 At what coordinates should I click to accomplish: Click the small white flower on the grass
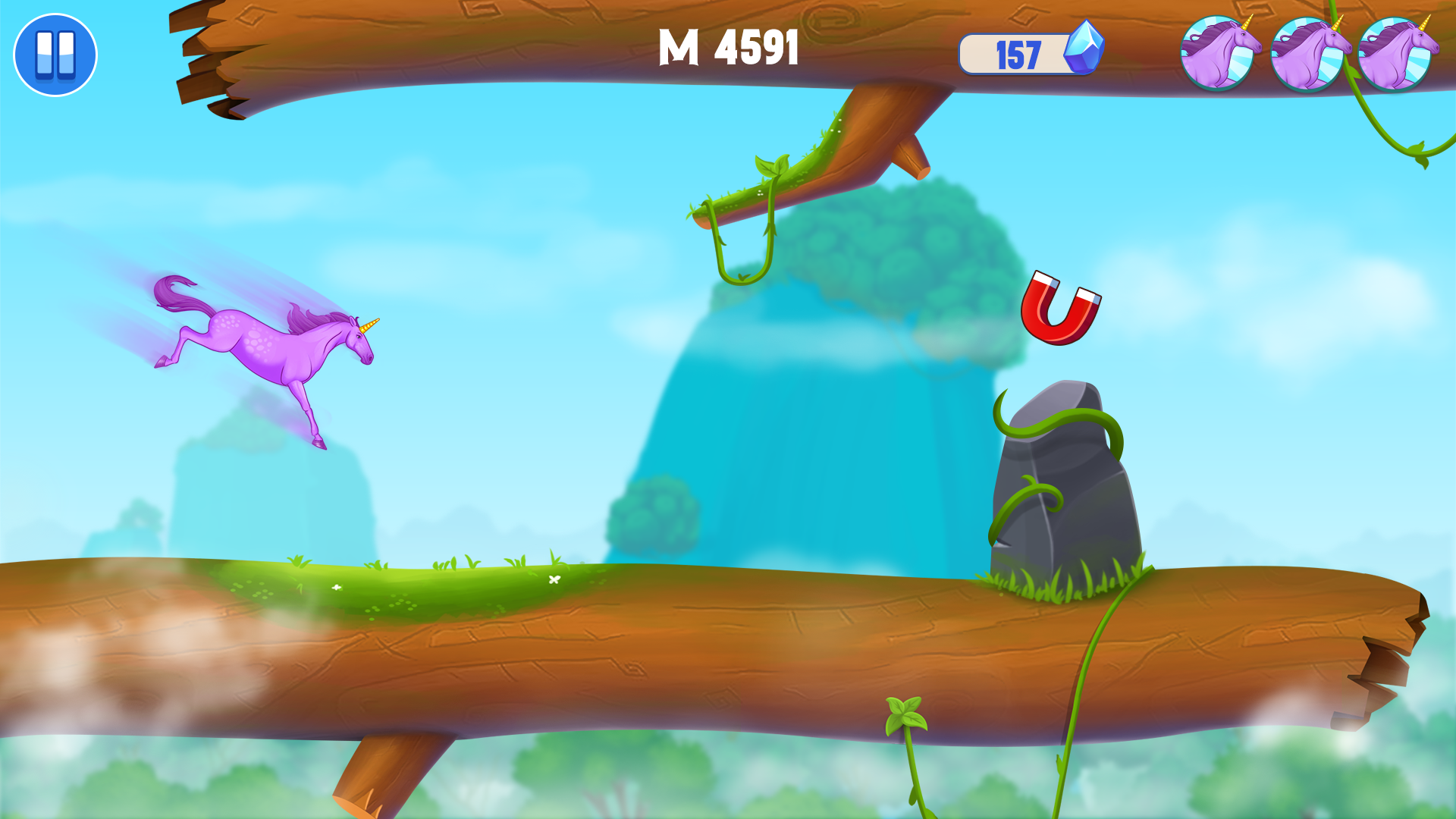556,578
